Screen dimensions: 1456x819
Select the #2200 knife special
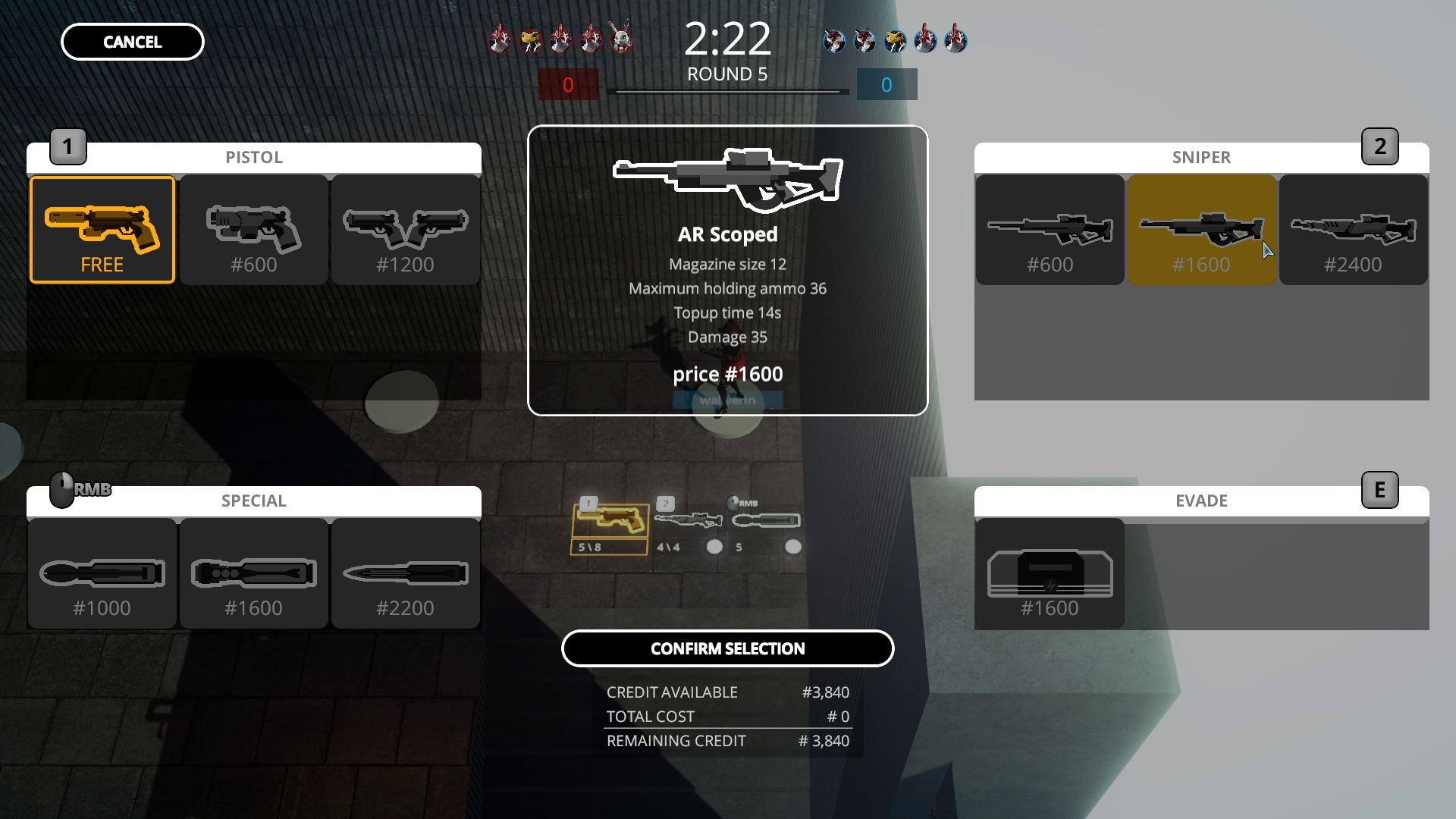[x=405, y=573]
